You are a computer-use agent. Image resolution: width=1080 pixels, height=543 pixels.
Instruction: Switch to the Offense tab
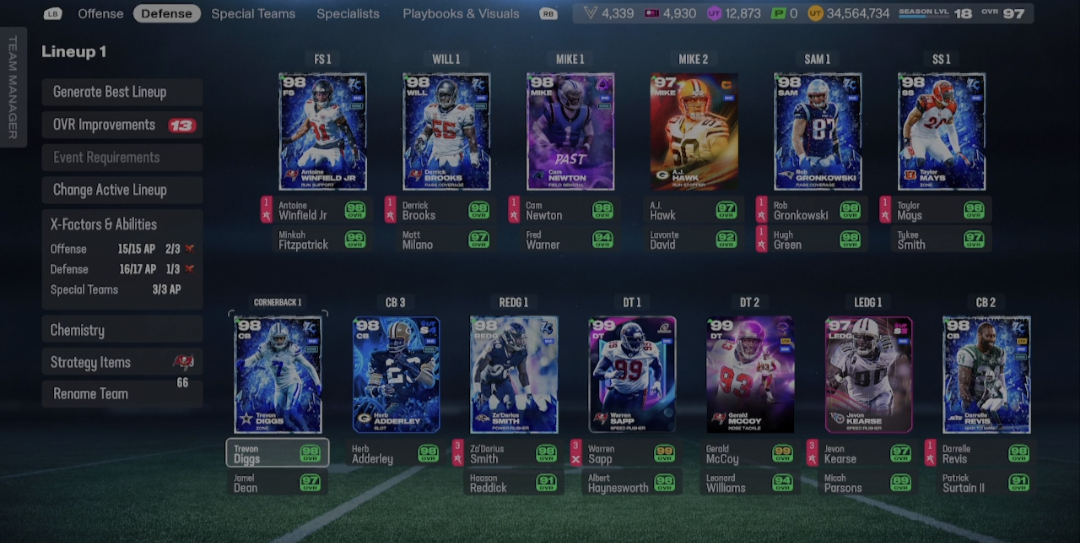click(100, 14)
